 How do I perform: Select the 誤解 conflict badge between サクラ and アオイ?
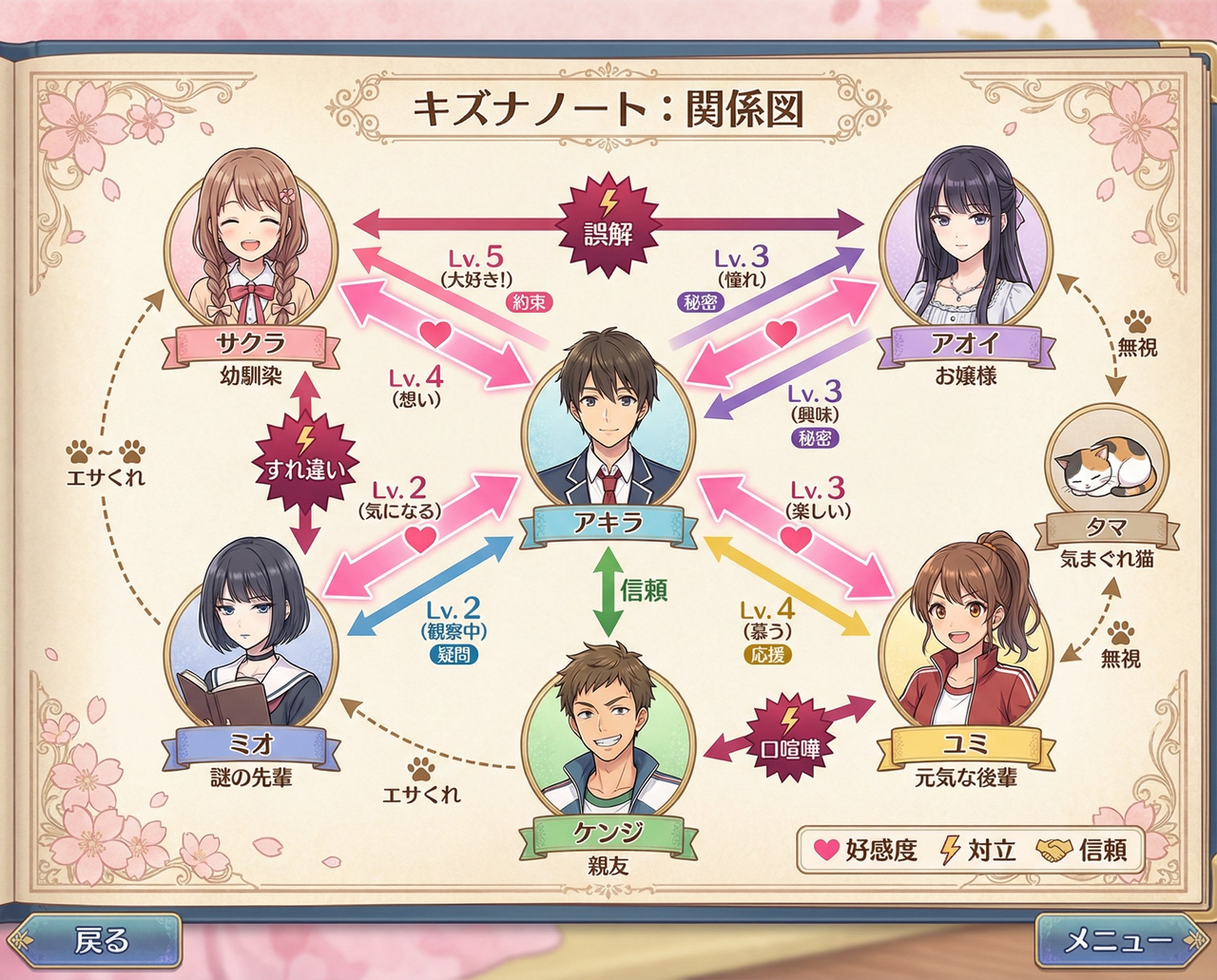tap(609, 225)
